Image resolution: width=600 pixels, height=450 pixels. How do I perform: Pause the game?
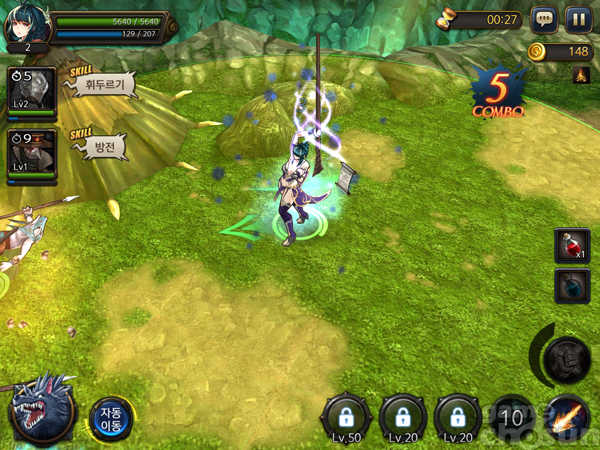pyautogui.click(x=577, y=19)
